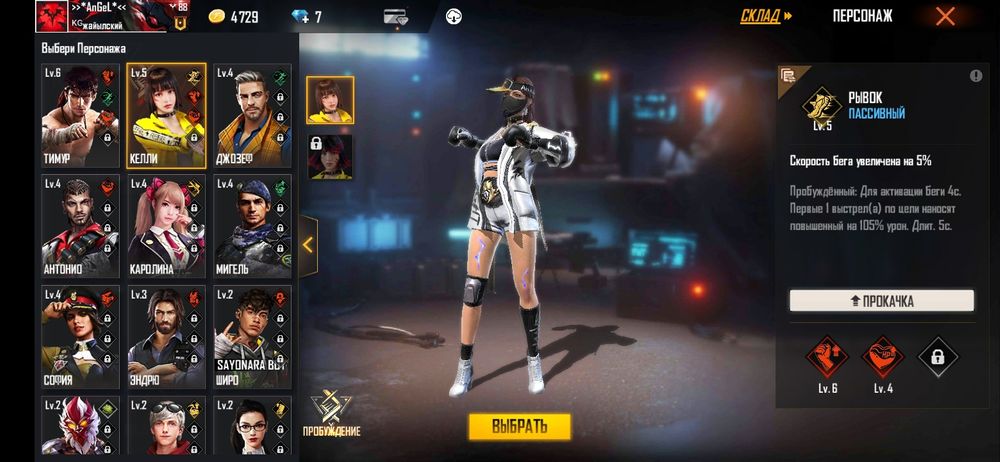The image size is (1000, 462).
Task: Go to СКЛАД storage link
Action: click(x=766, y=16)
